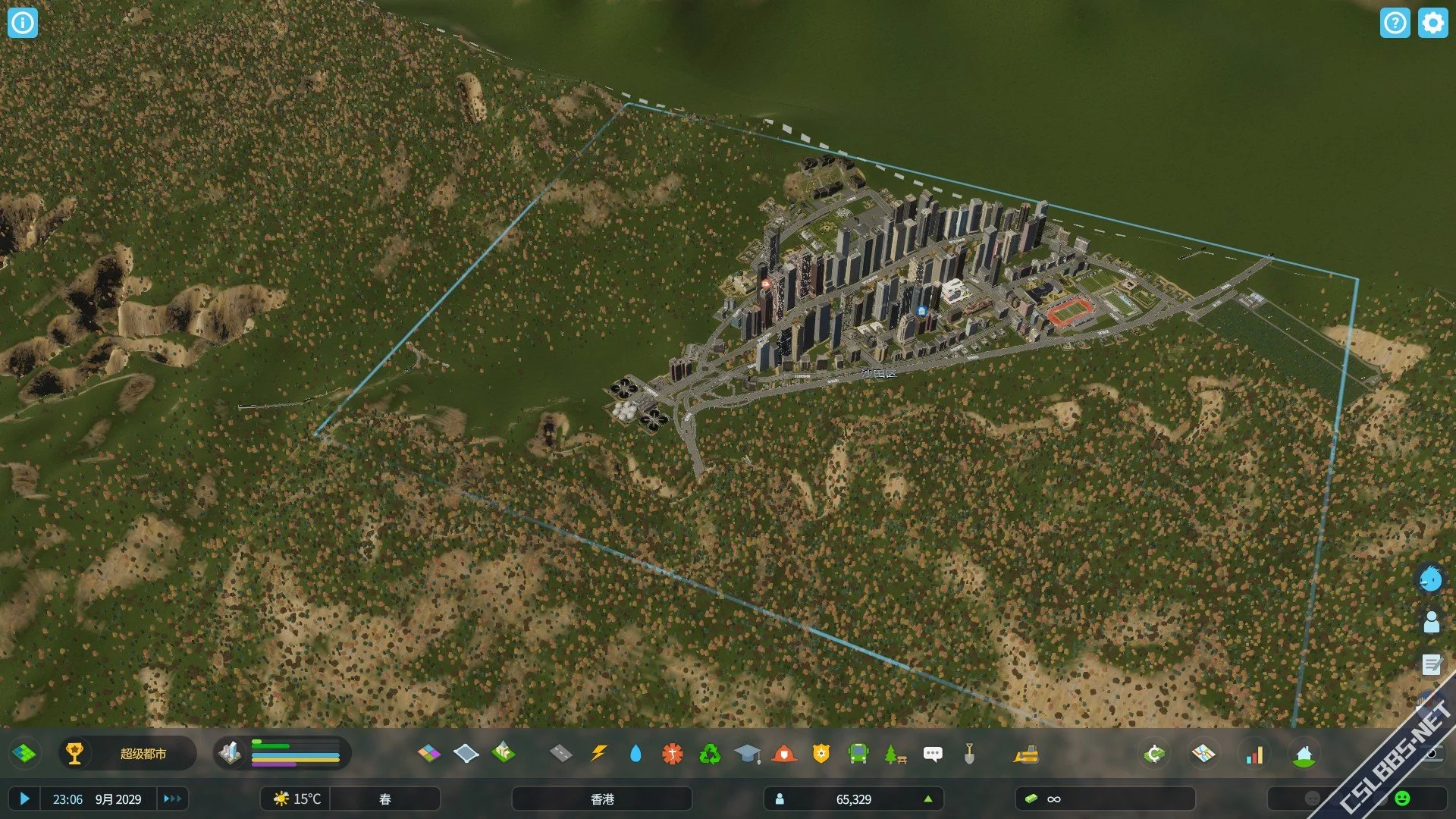Open the settings gear menu

[x=1432, y=23]
